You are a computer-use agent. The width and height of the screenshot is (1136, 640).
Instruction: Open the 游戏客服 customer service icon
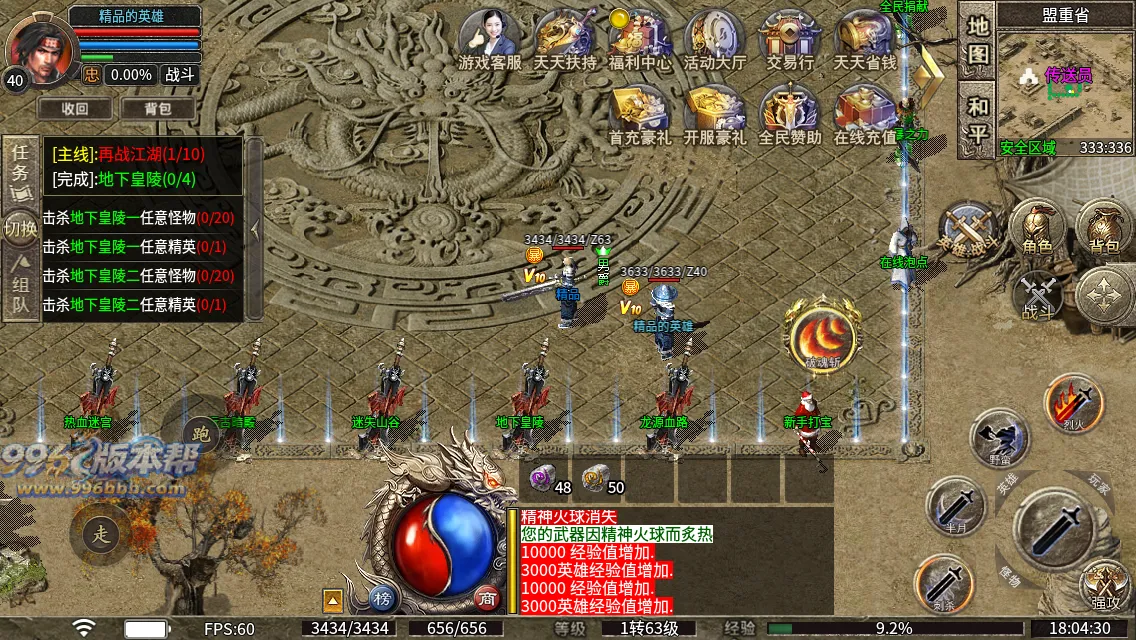click(489, 38)
